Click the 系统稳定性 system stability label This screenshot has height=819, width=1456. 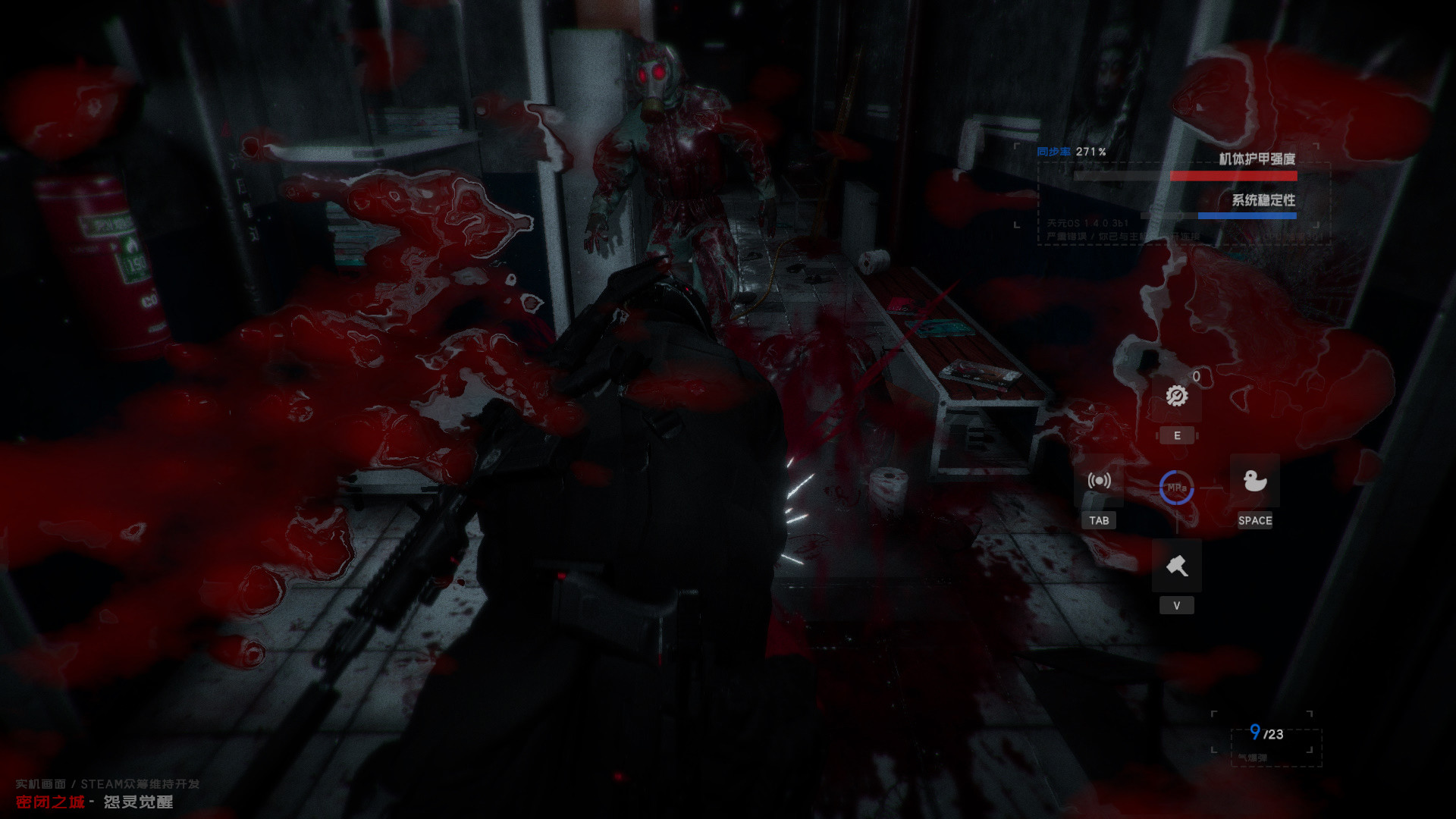pos(1263,201)
